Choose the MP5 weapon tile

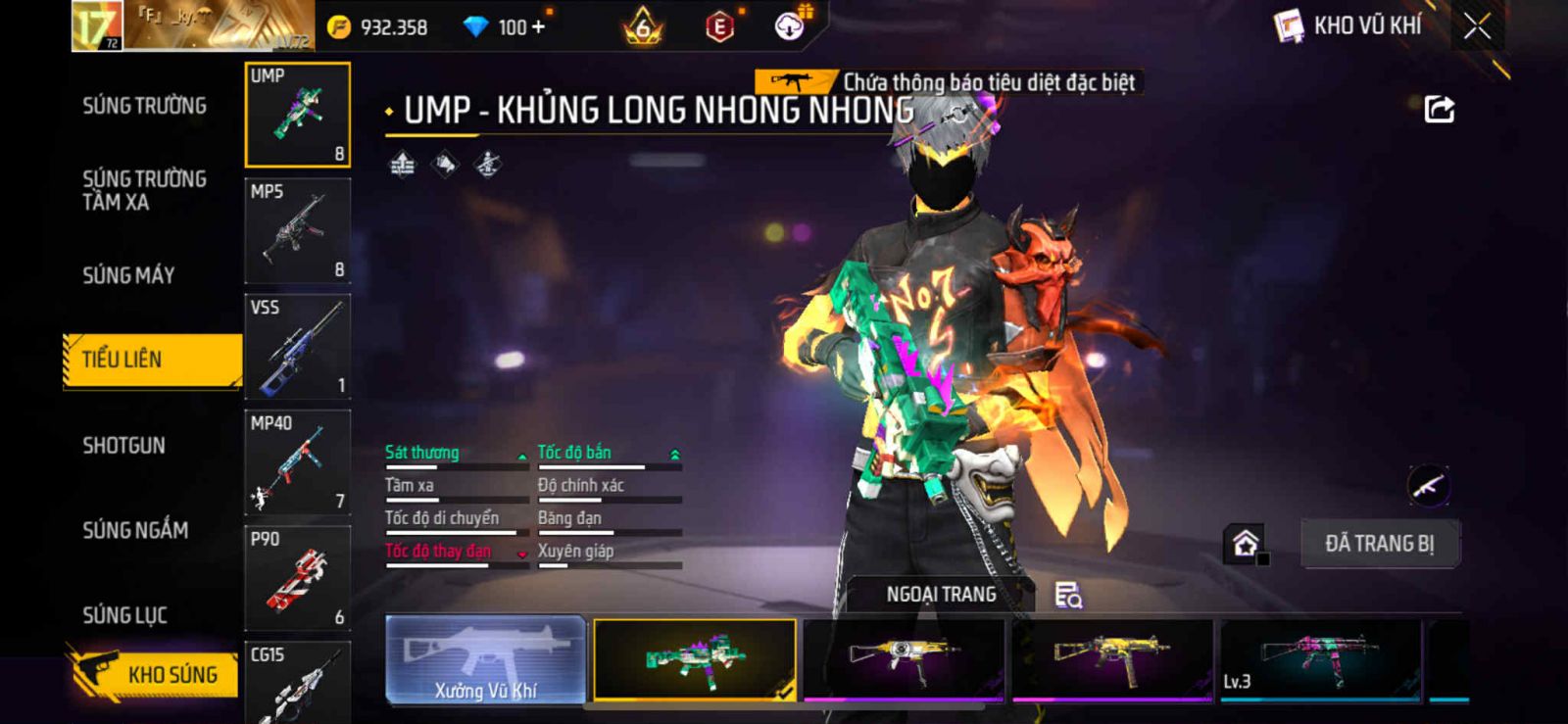click(297, 231)
